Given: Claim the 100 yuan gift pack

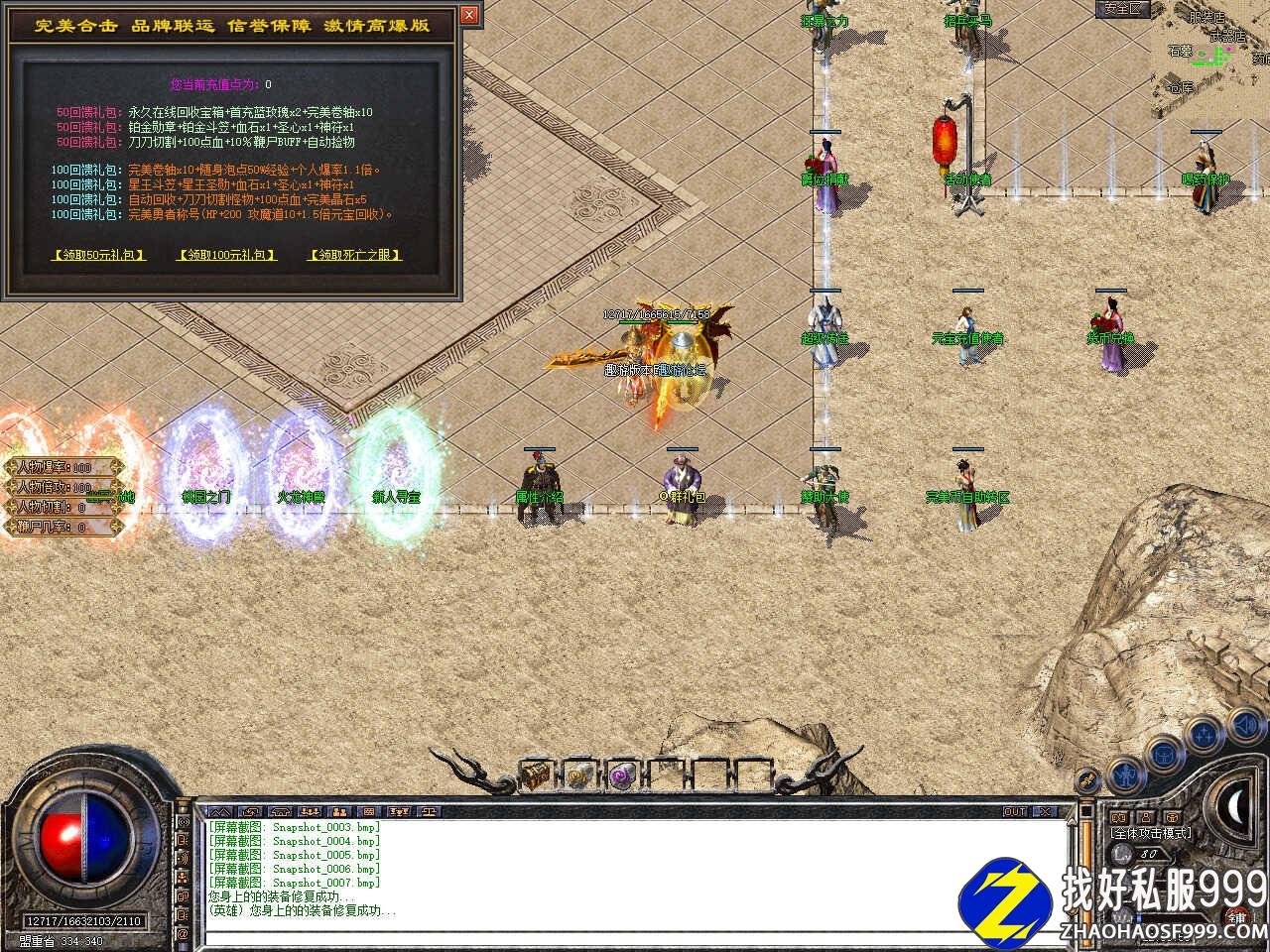Looking at the screenshot, I should point(226,255).
